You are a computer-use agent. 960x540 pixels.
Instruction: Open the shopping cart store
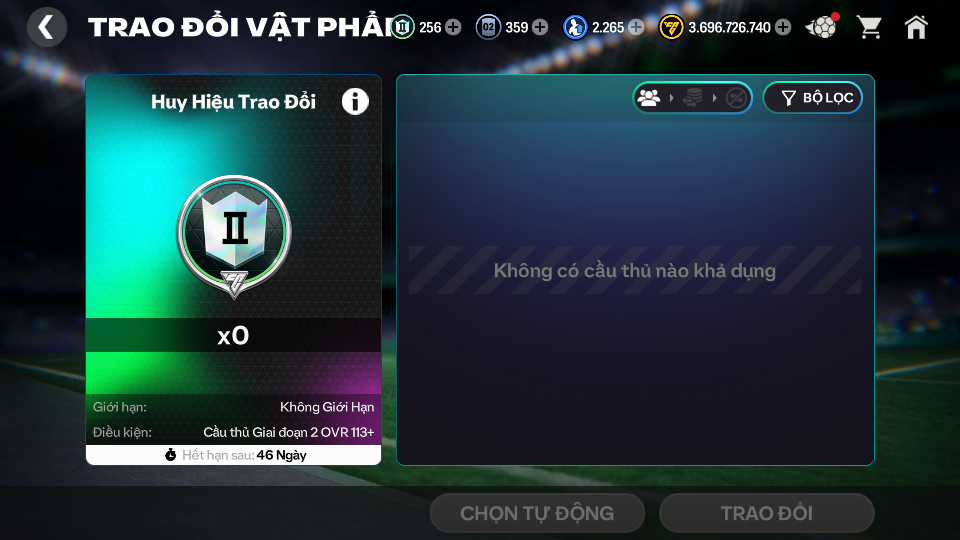(x=870, y=27)
